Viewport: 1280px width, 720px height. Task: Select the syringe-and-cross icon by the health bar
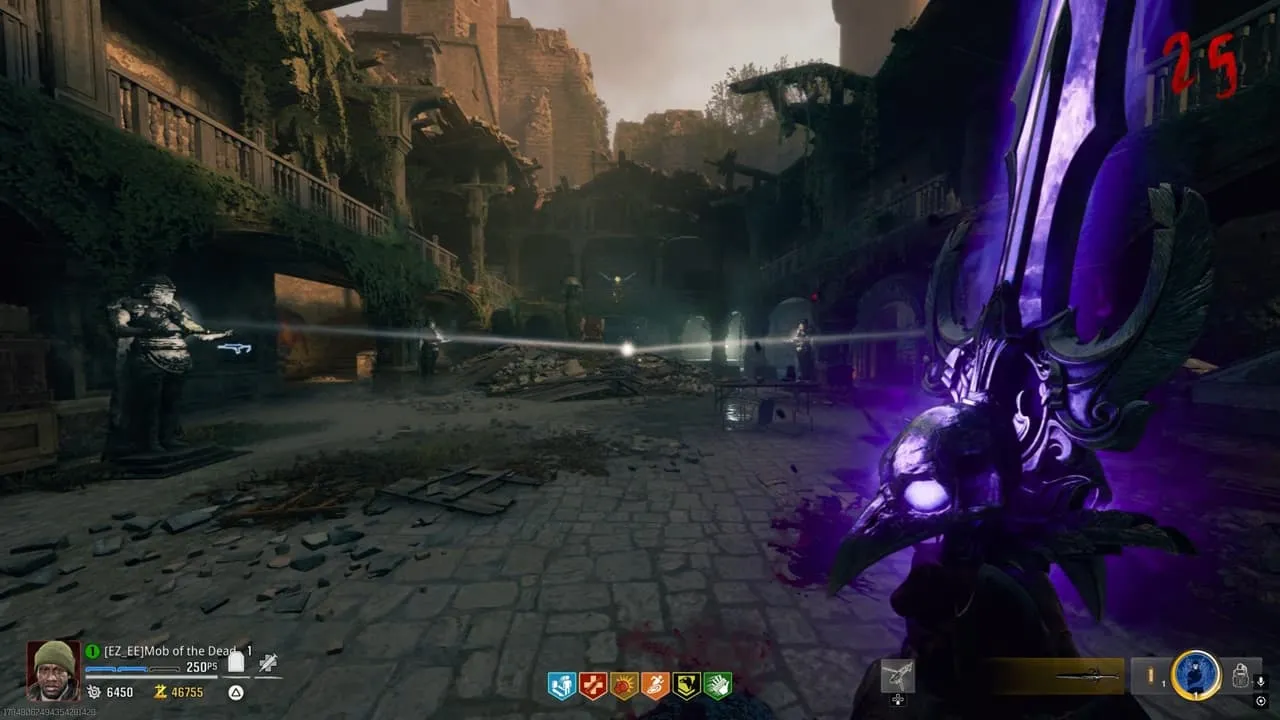tap(267, 662)
